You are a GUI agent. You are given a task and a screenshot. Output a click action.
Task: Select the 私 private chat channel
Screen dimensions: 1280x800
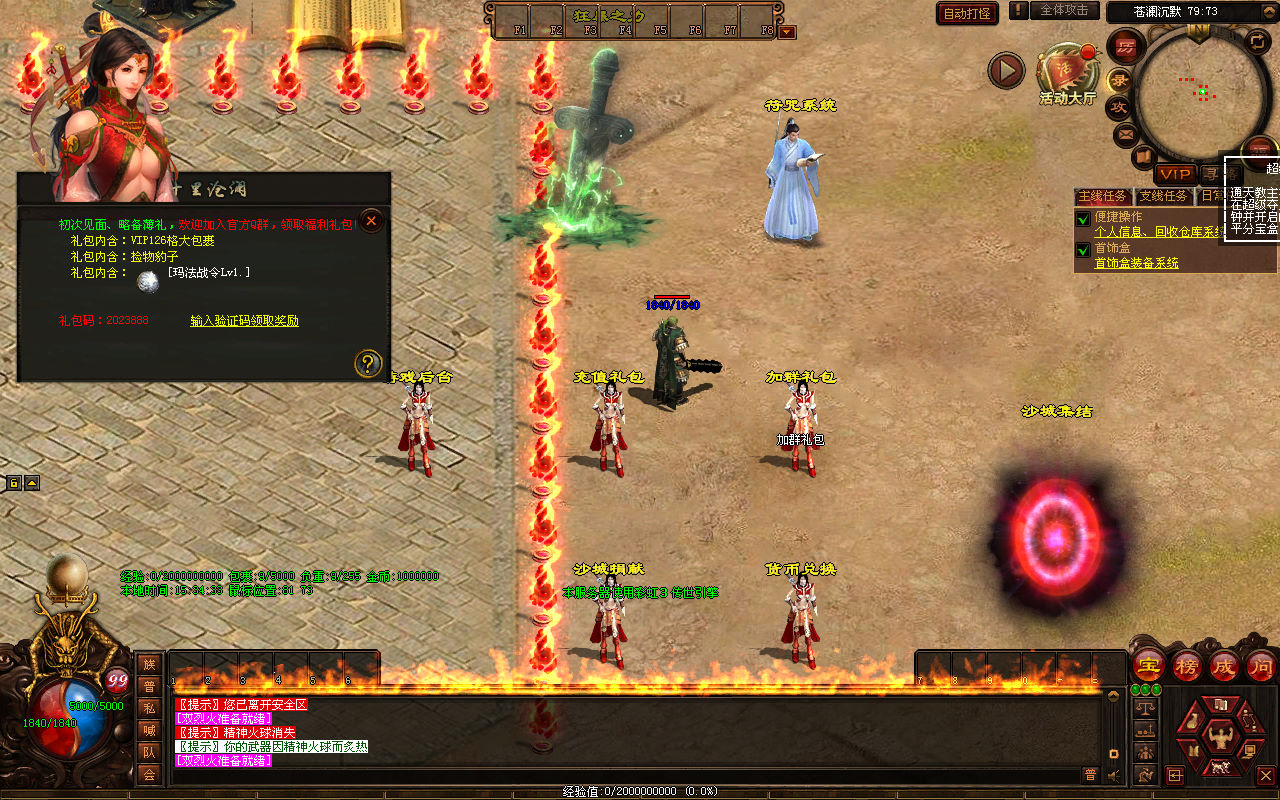[x=149, y=707]
